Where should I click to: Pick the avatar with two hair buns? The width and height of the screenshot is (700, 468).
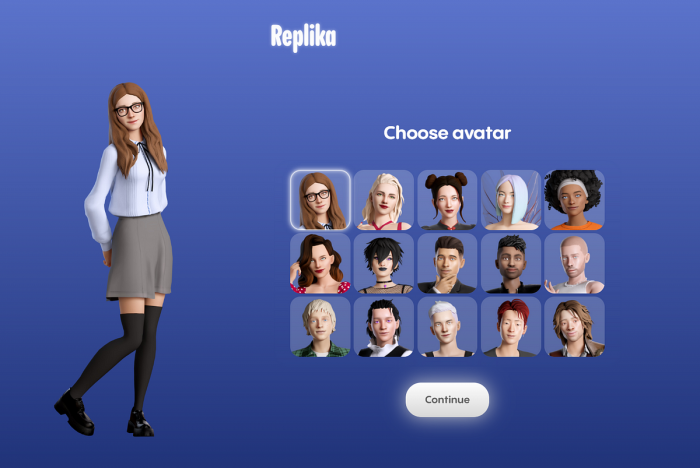[x=447, y=200]
